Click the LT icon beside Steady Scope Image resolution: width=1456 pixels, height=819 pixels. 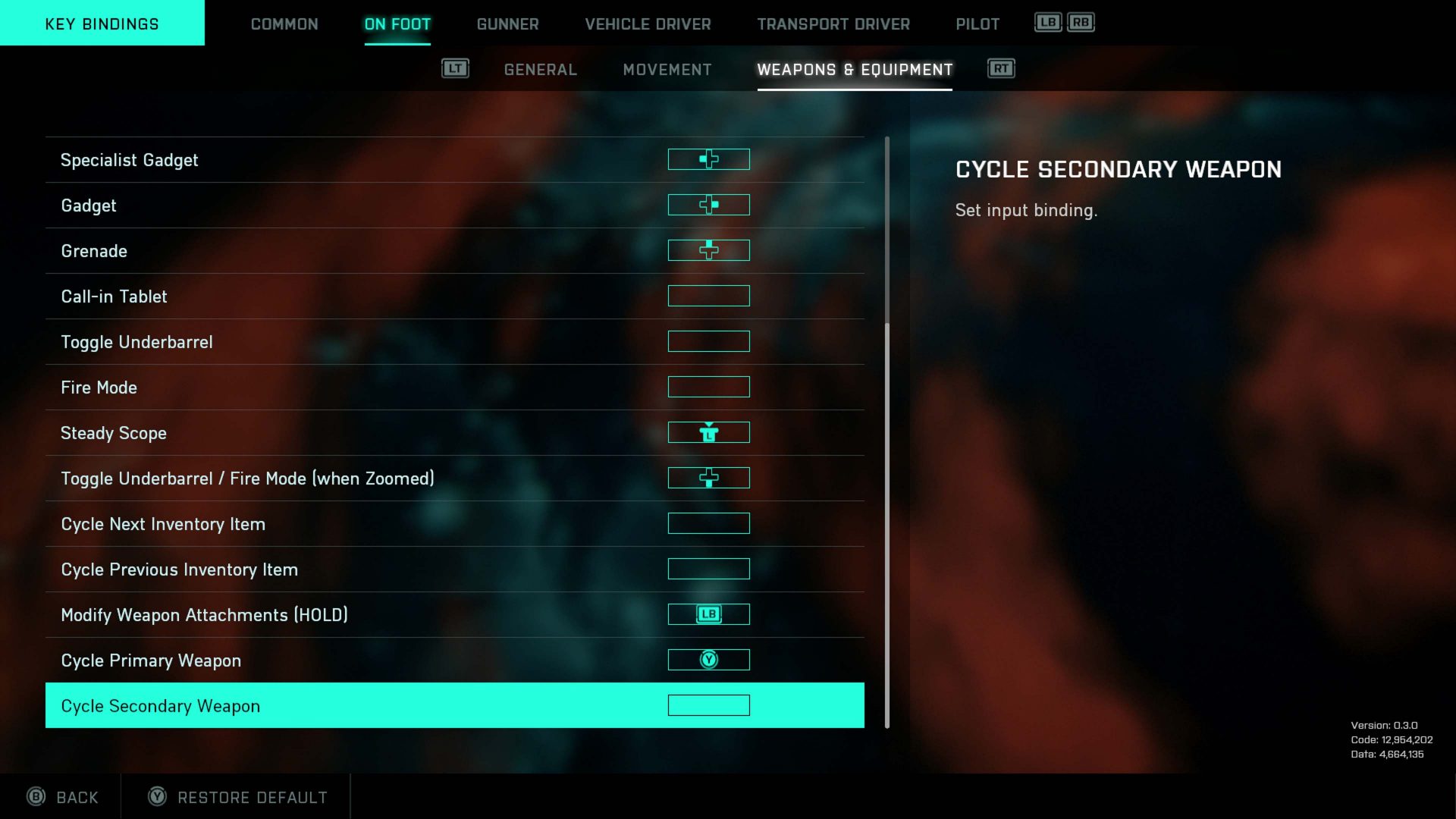708,432
